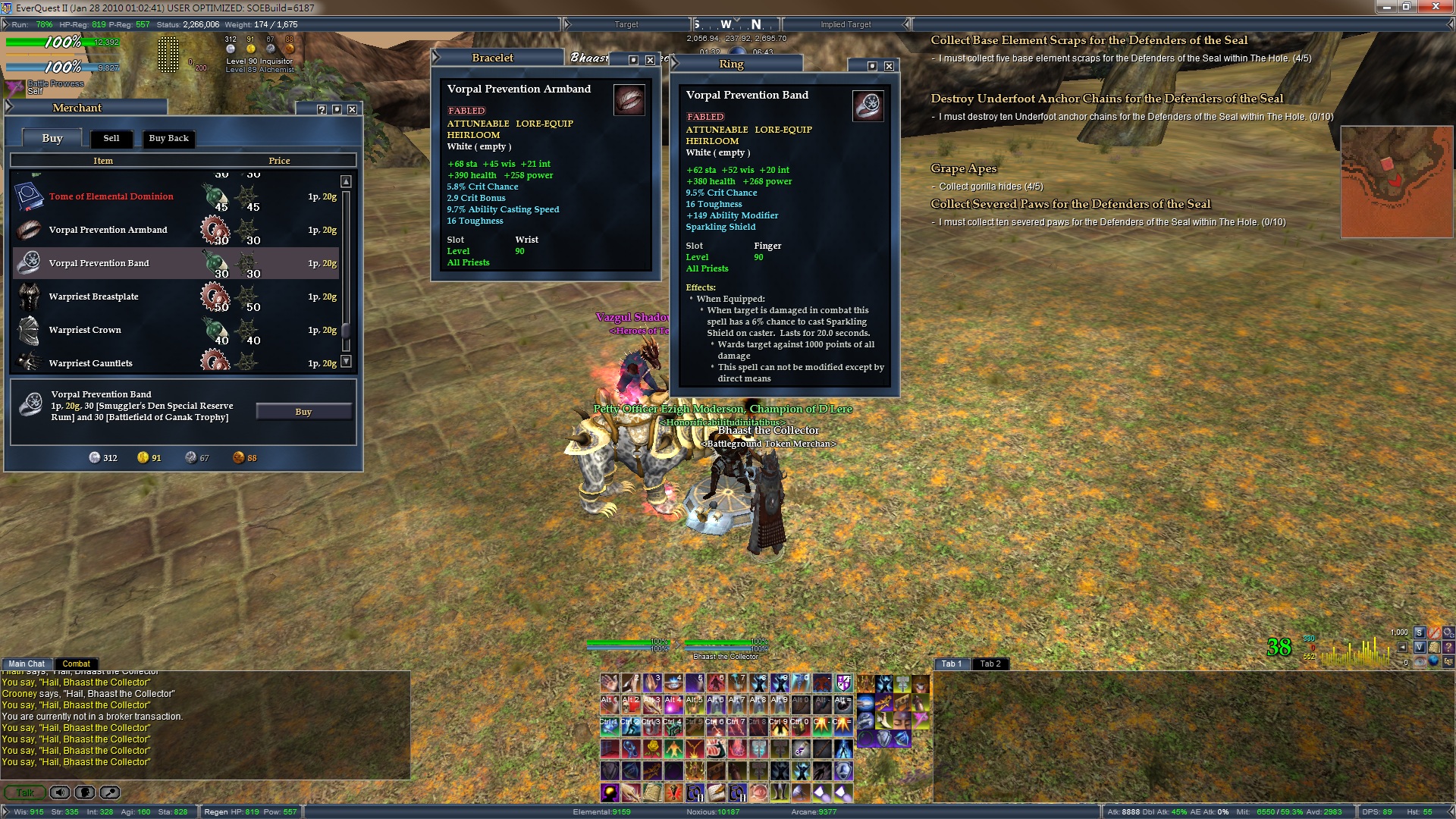Switch to the Sell tab
This screenshot has width=1456, height=819.
tap(111, 138)
